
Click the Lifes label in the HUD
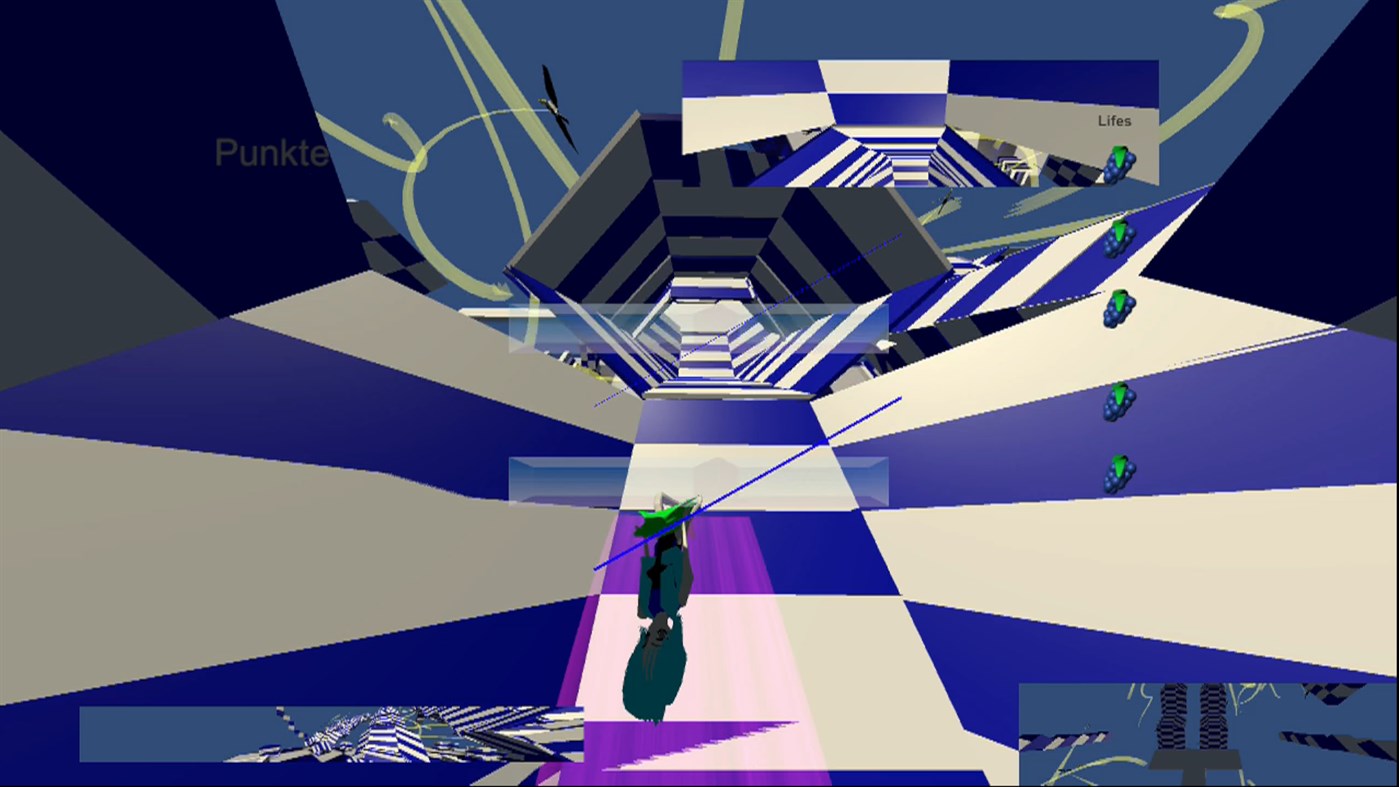tap(1113, 120)
